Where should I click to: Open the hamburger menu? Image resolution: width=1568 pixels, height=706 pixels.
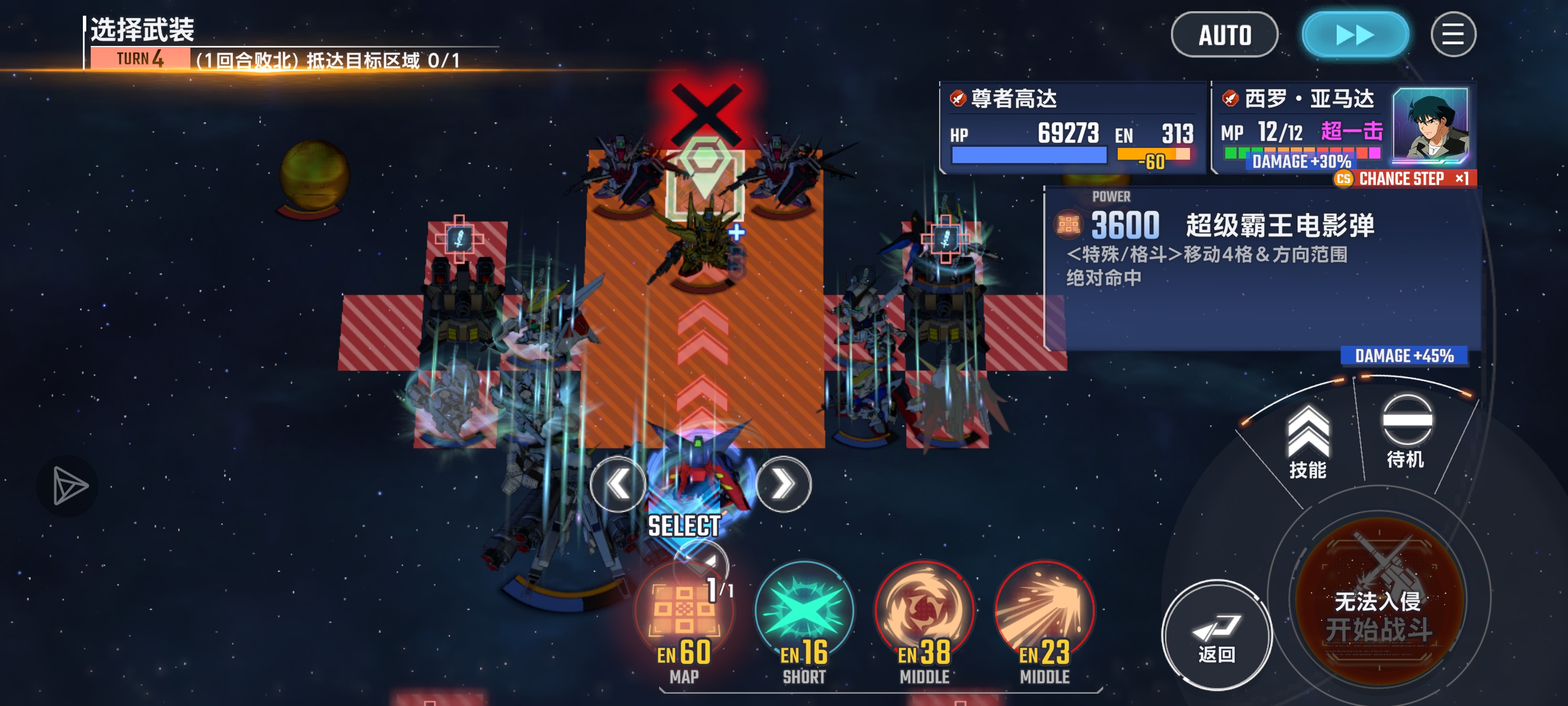[x=1452, y=35]
